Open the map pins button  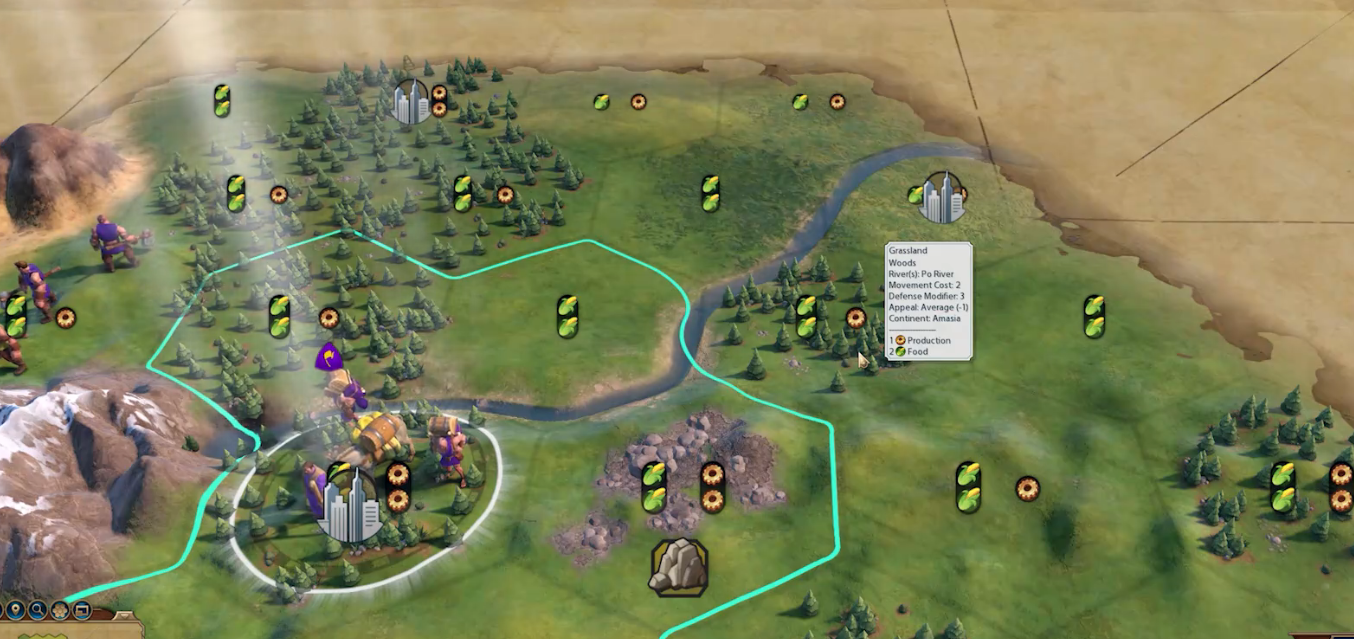15,610
